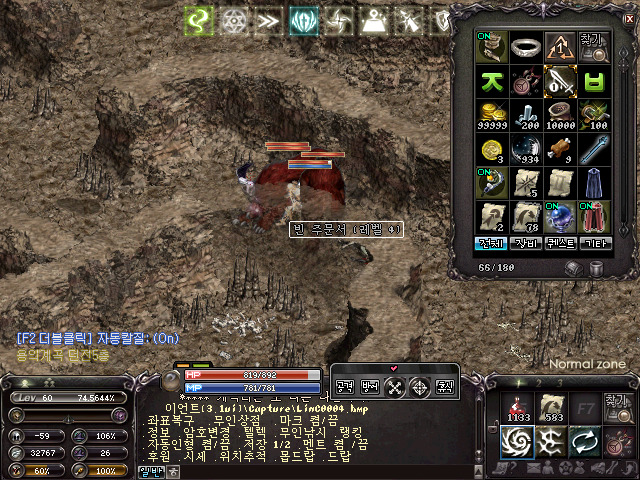The height and width of the screenshot is (480, 640).
Task: Activate the green serpent buff icon
Action: click(x=197, y=19)
